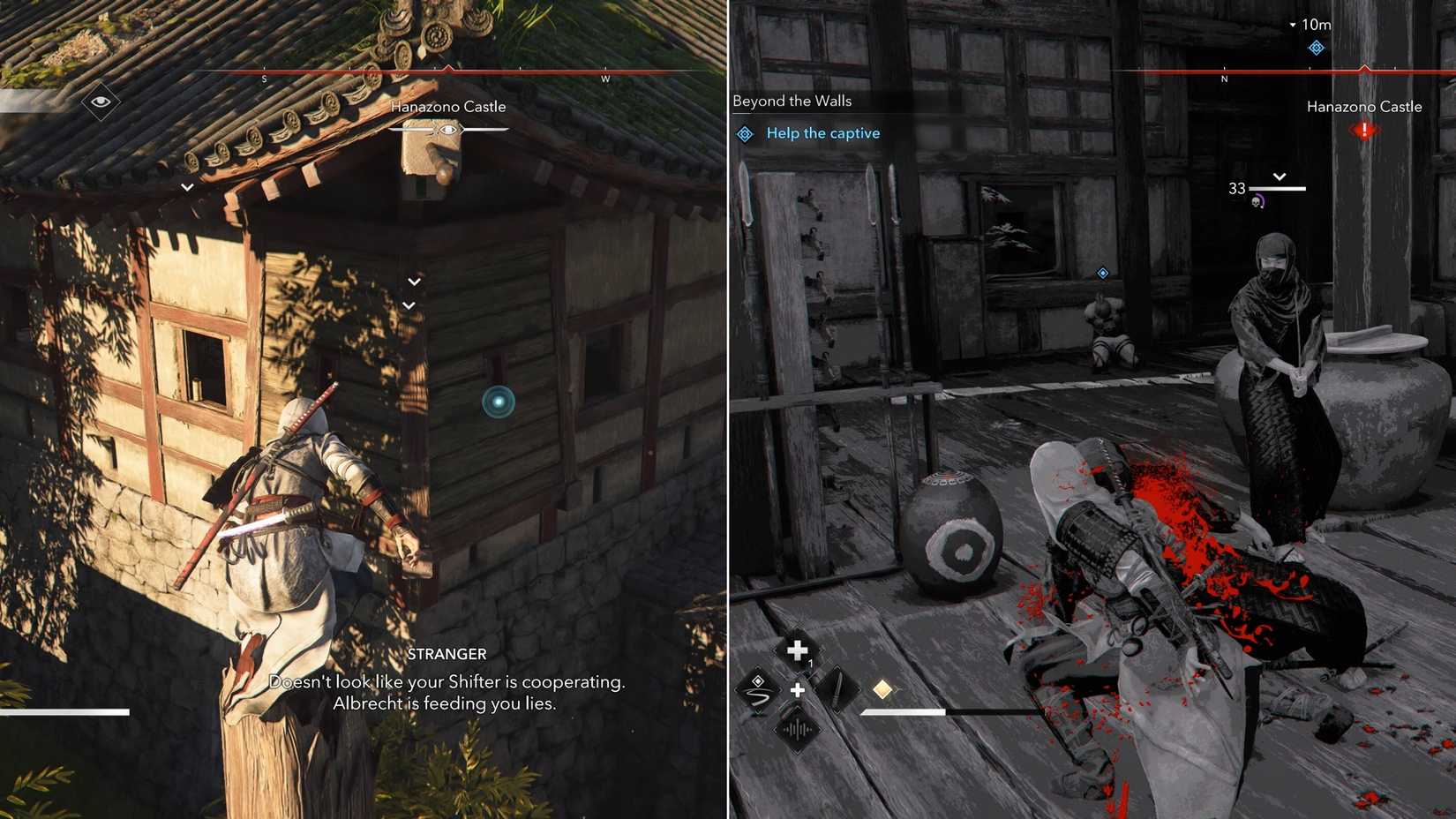Click the gold diamond adrenaline icon

(x=883, y=688)
